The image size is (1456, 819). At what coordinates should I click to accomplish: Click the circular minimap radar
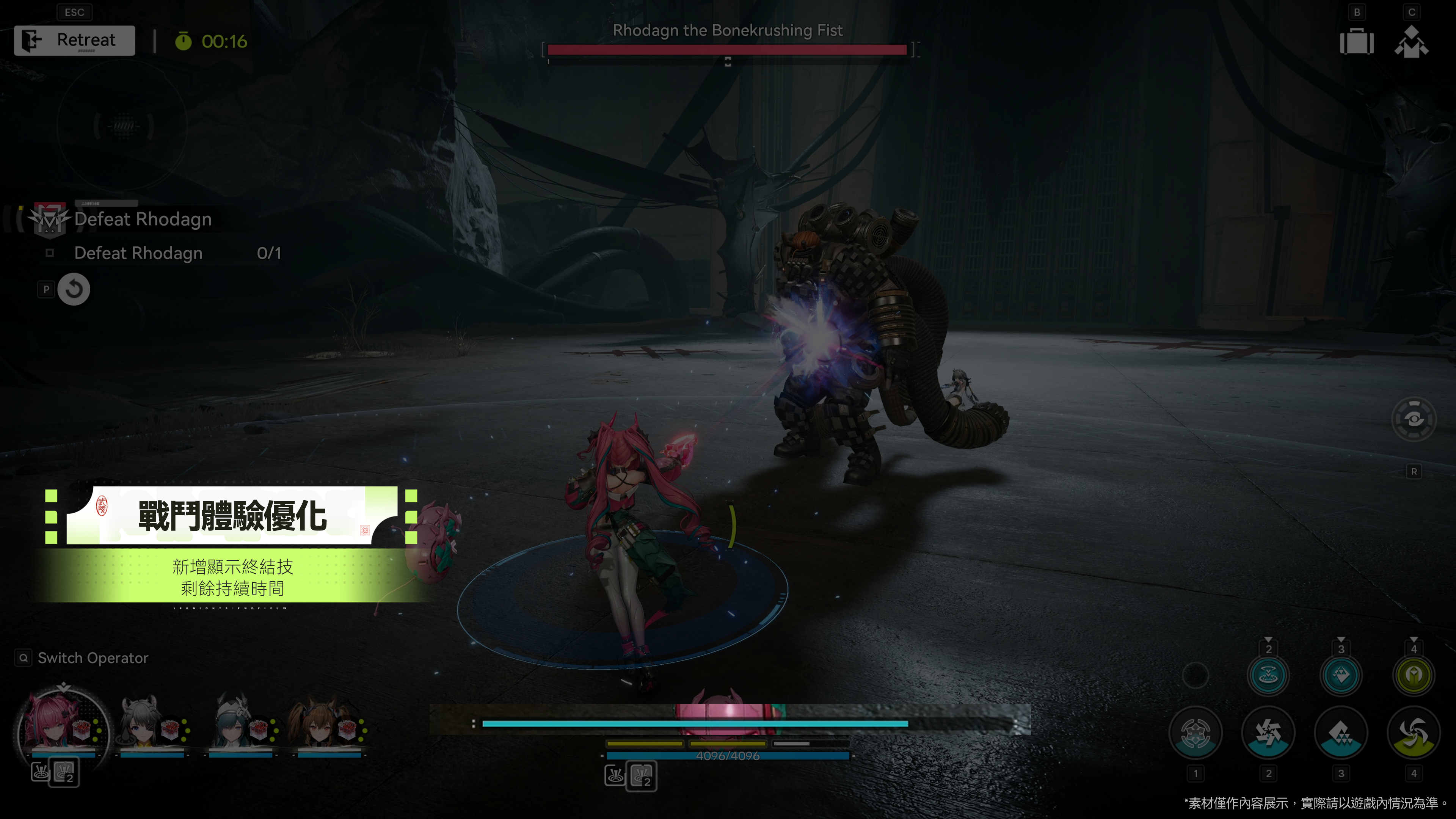[x=122, y=126]
